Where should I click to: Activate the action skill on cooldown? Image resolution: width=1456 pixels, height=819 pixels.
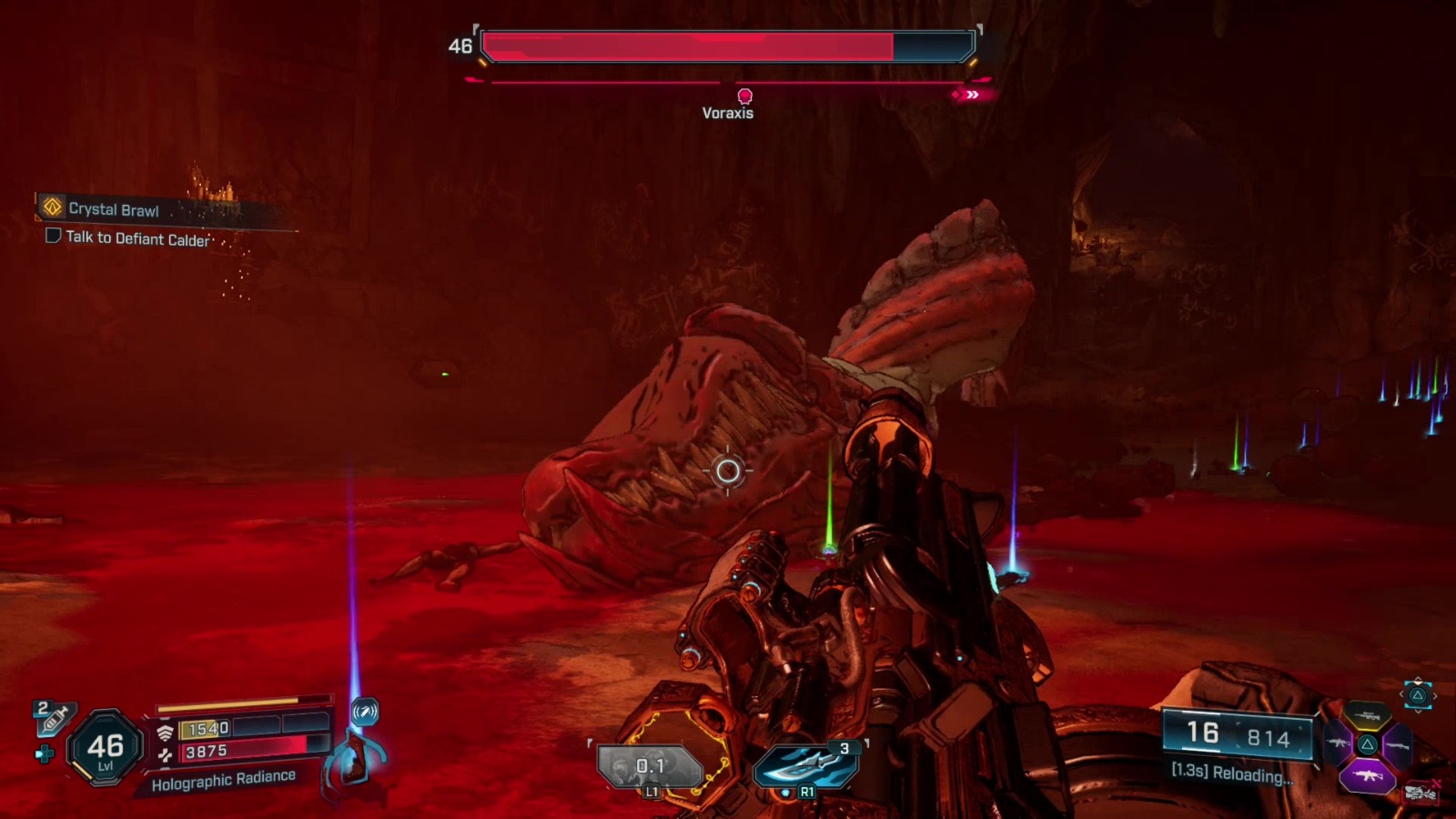click(x=650, y=767)
